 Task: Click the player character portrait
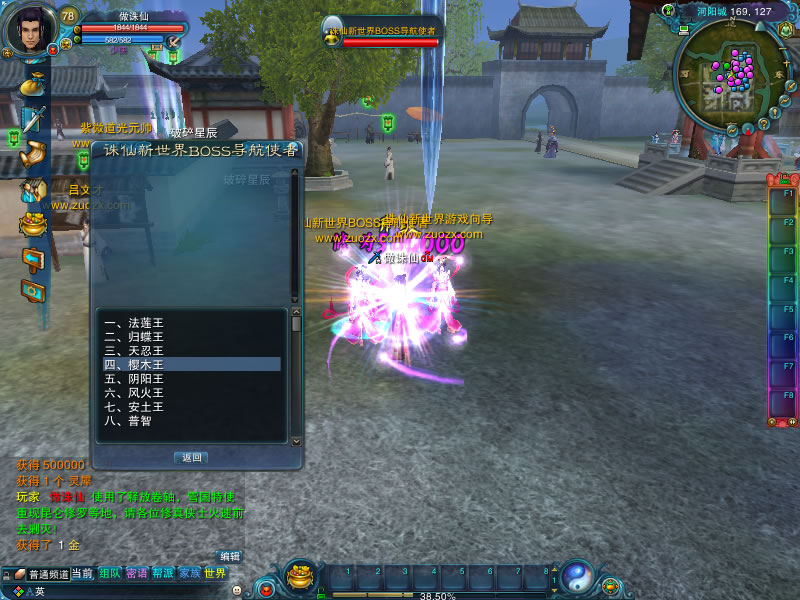(30, 30)
